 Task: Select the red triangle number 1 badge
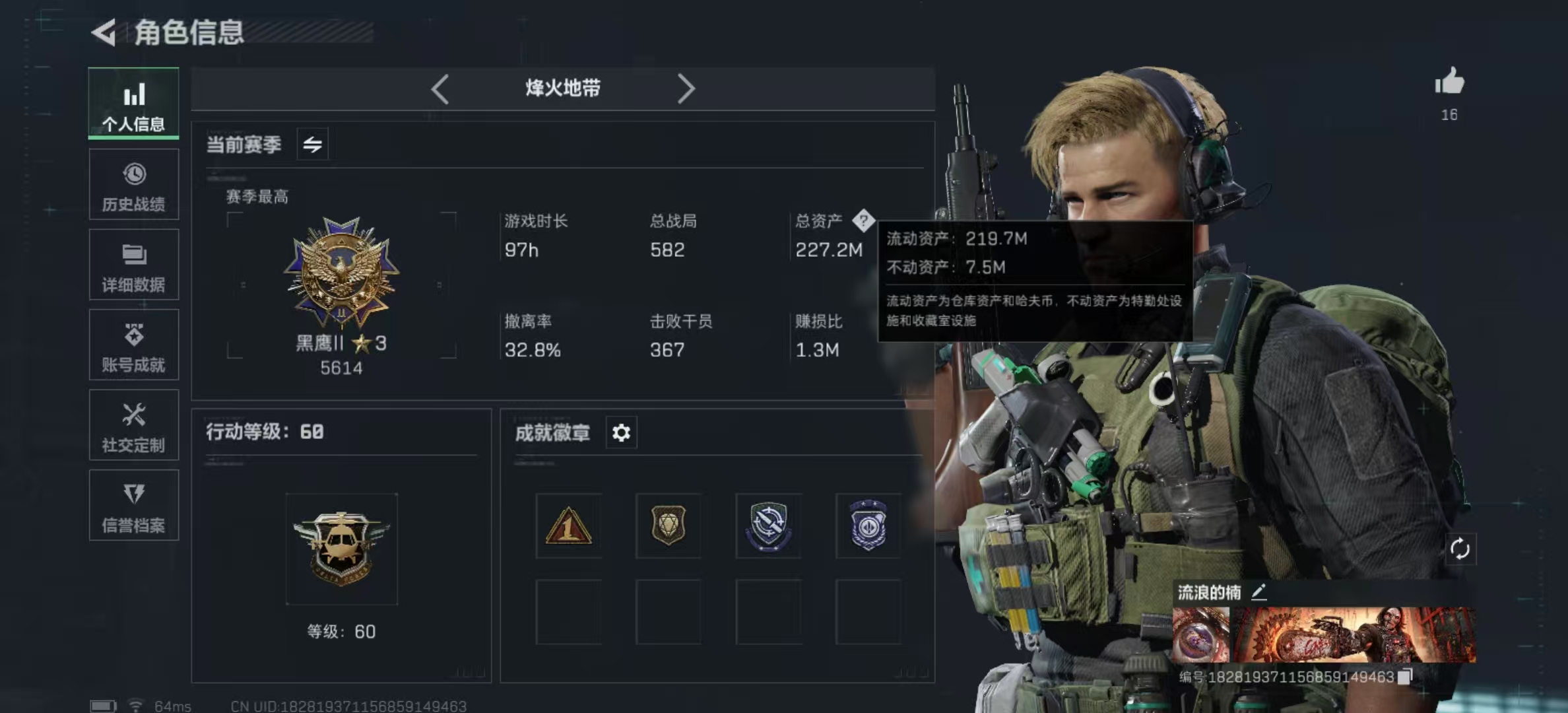[568, 526]
